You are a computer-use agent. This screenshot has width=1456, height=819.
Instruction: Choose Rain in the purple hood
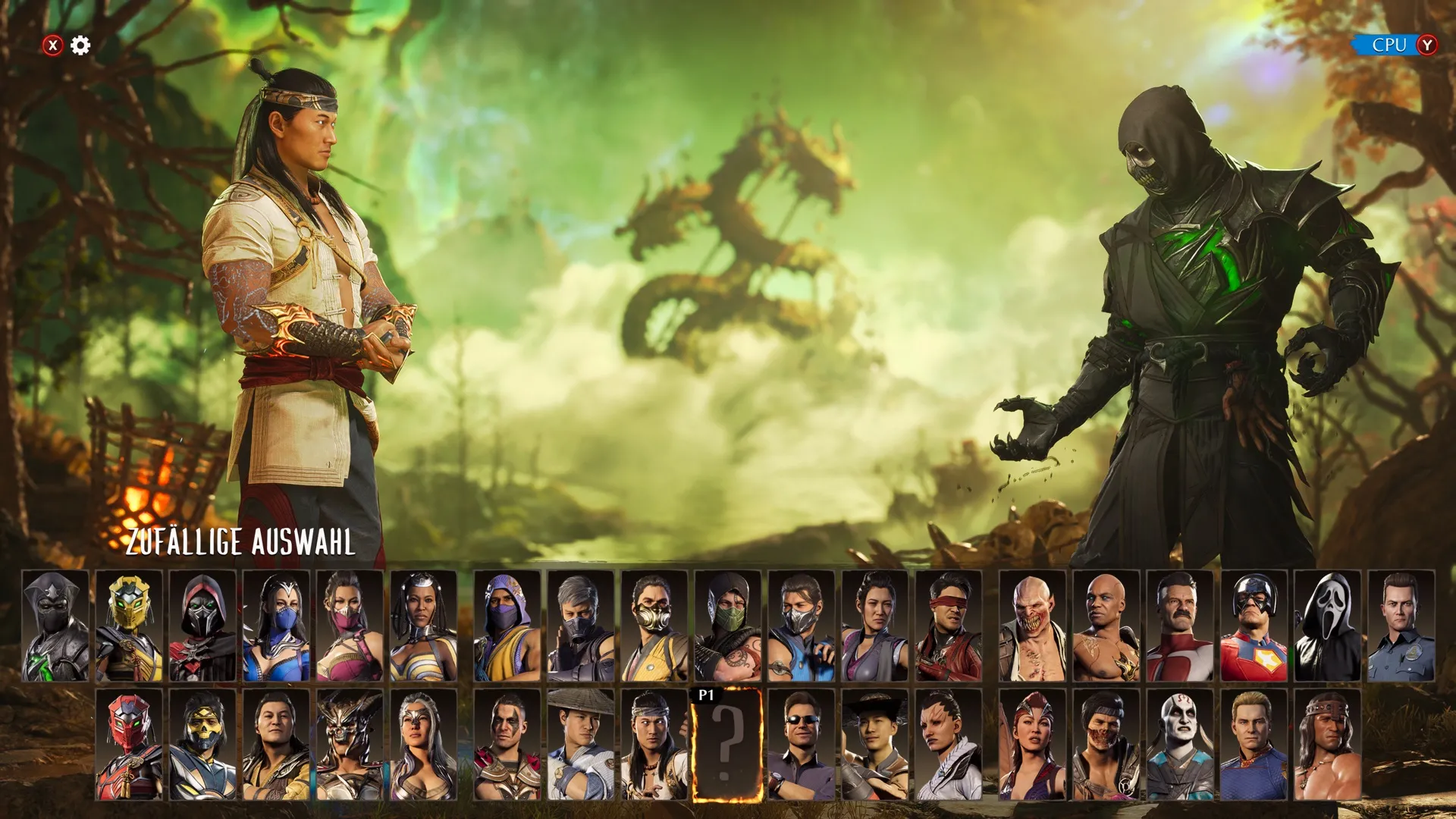point(507,626)
